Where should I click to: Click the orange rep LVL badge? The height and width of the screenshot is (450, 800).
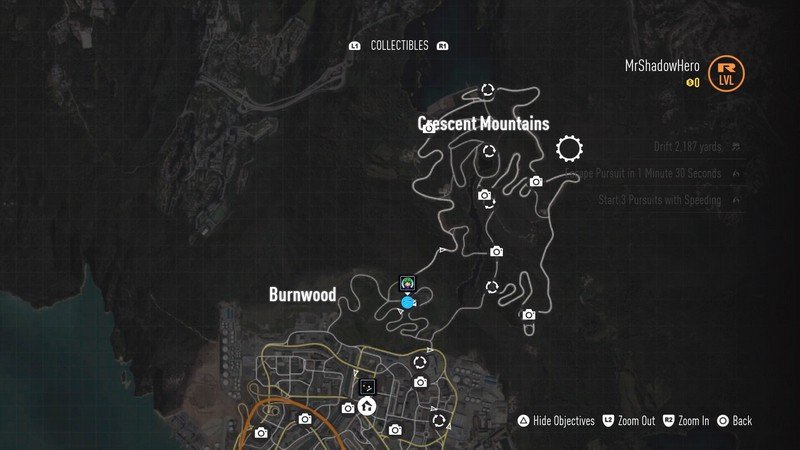[x=726, y=73]
